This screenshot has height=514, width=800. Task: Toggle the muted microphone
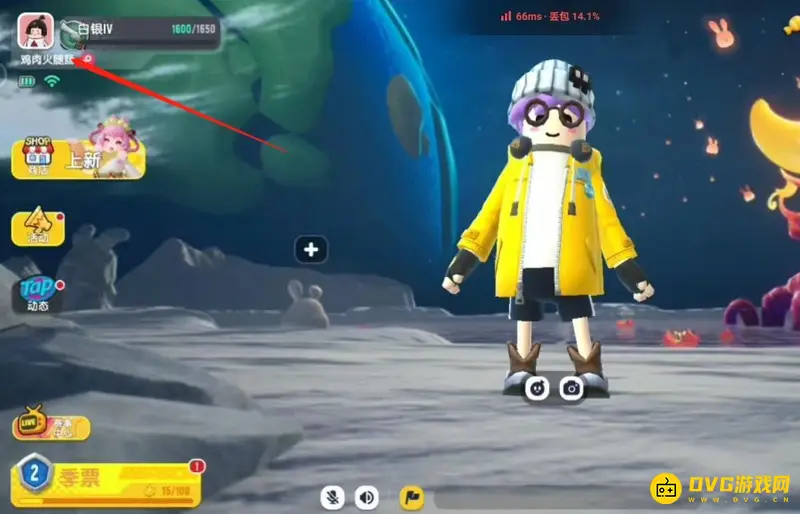tap(334, 496)
